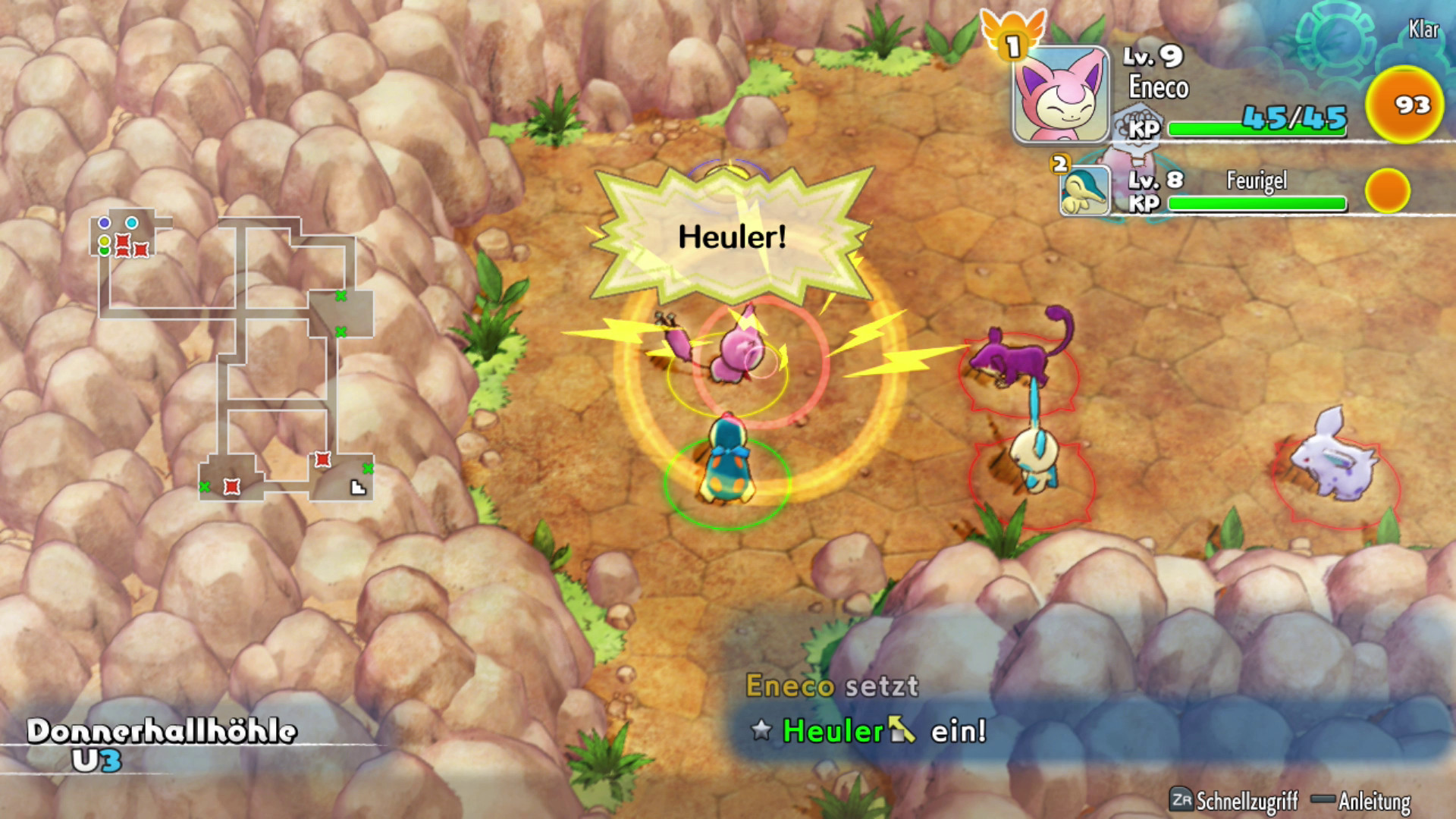Image resolution: width=1456 pixels, height=819 pixels.
Task: Select Feurigel's partner portrait
Action: point(1085,190)
